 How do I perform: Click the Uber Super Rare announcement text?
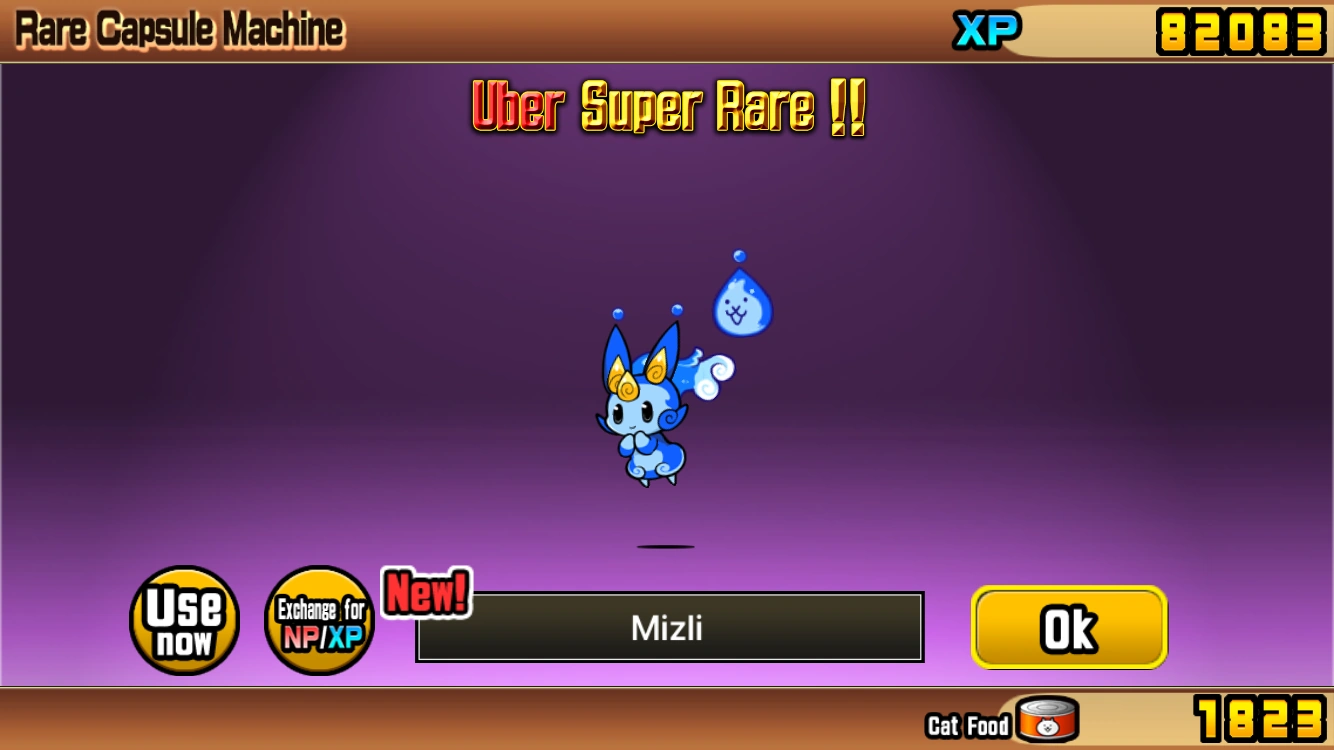(x=668, y=108)
